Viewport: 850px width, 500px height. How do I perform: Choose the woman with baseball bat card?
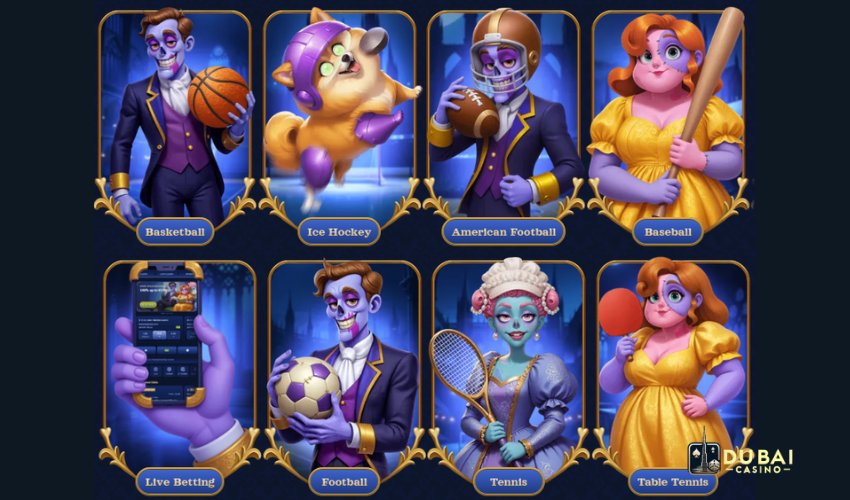tap(667, 115)
